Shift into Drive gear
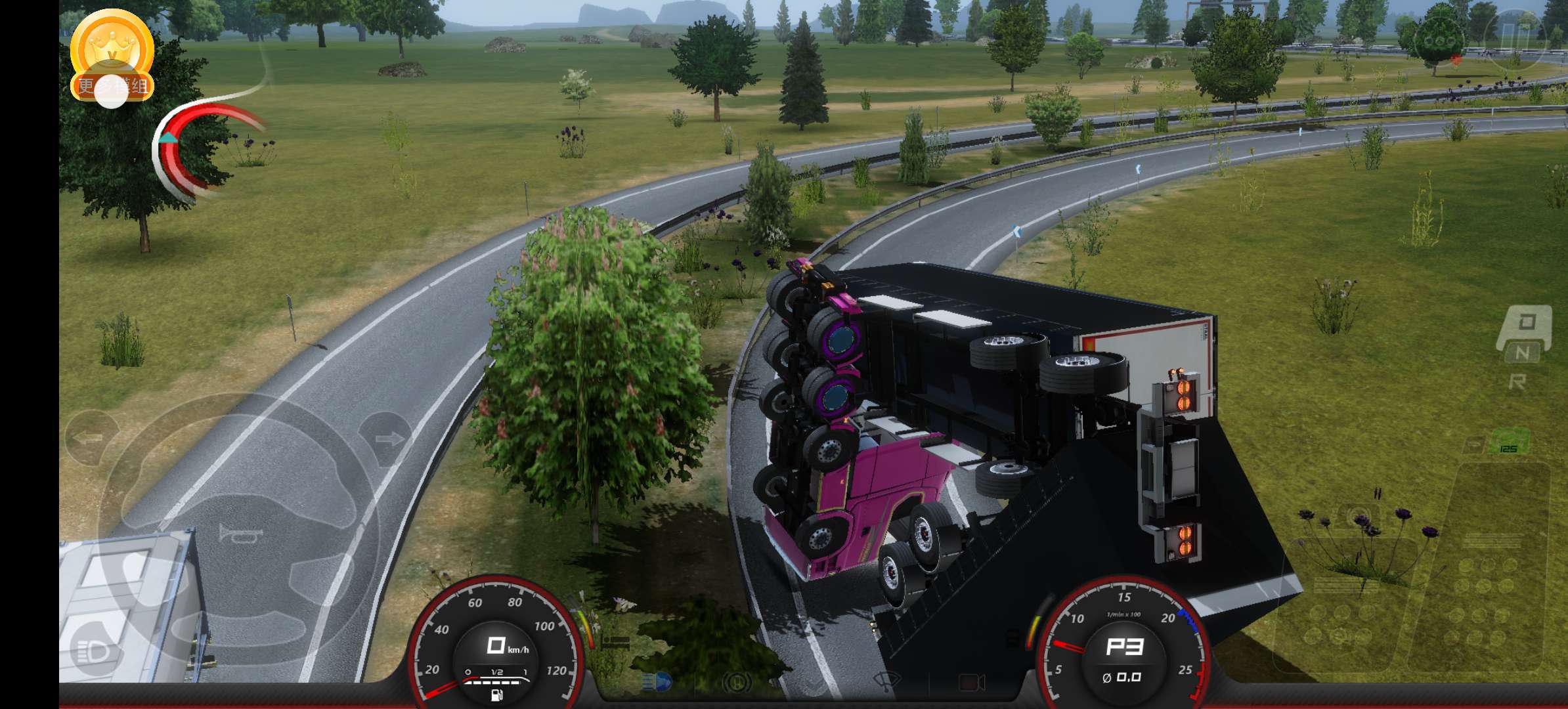 1526,323
